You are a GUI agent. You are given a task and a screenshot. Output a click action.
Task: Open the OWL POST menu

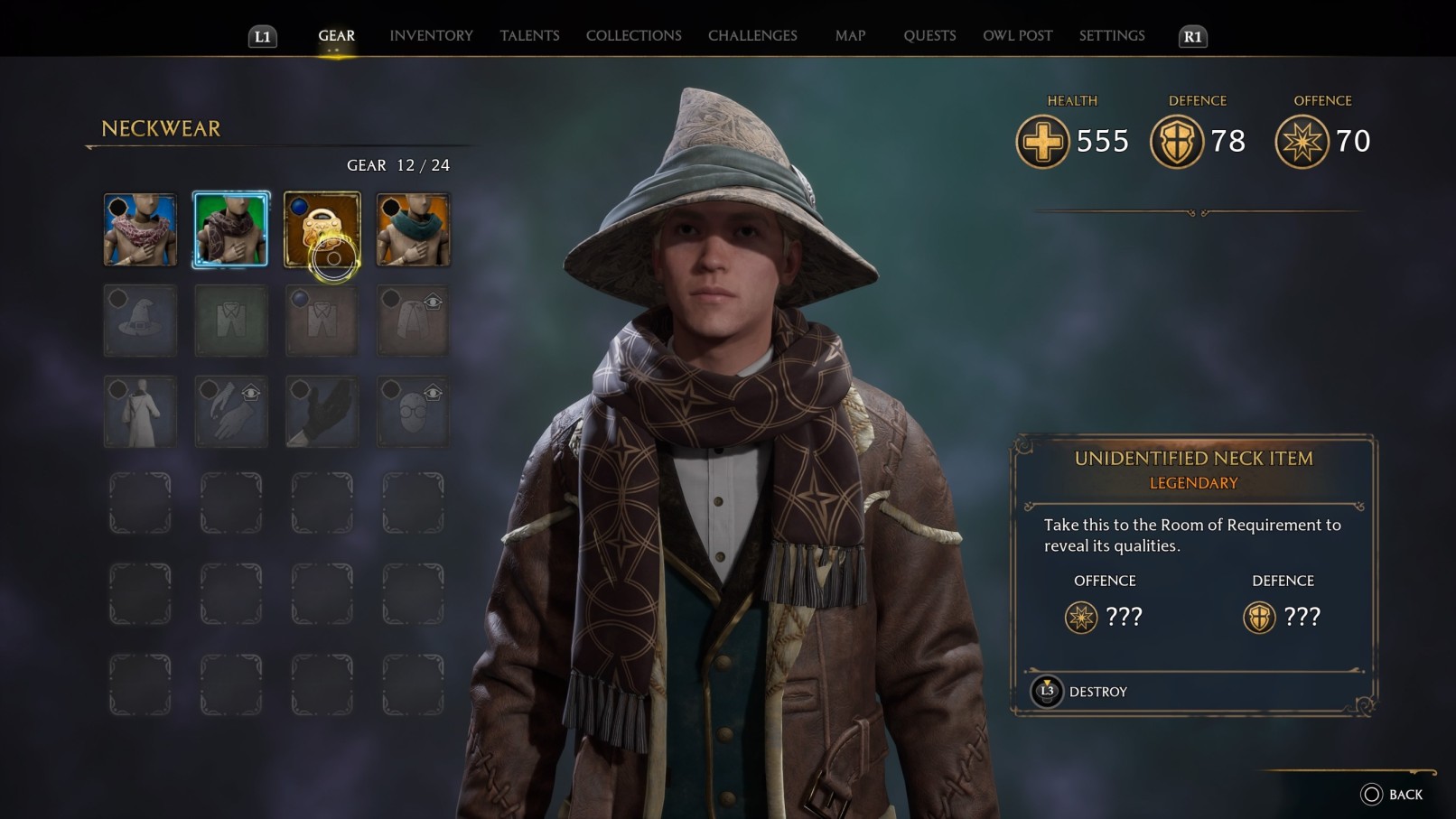(1018, 35)
